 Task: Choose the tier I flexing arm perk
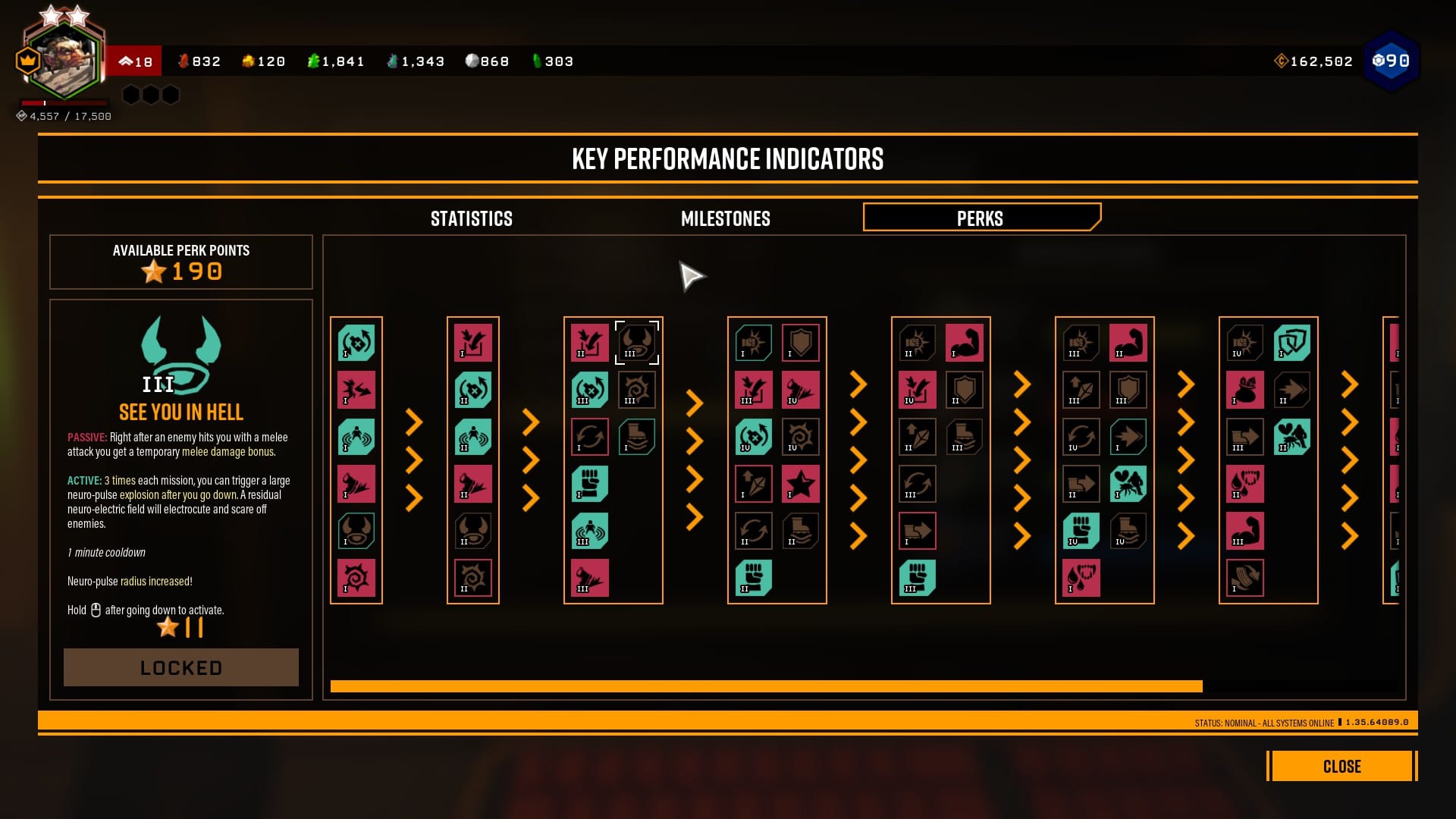click(x=965, y=343)
